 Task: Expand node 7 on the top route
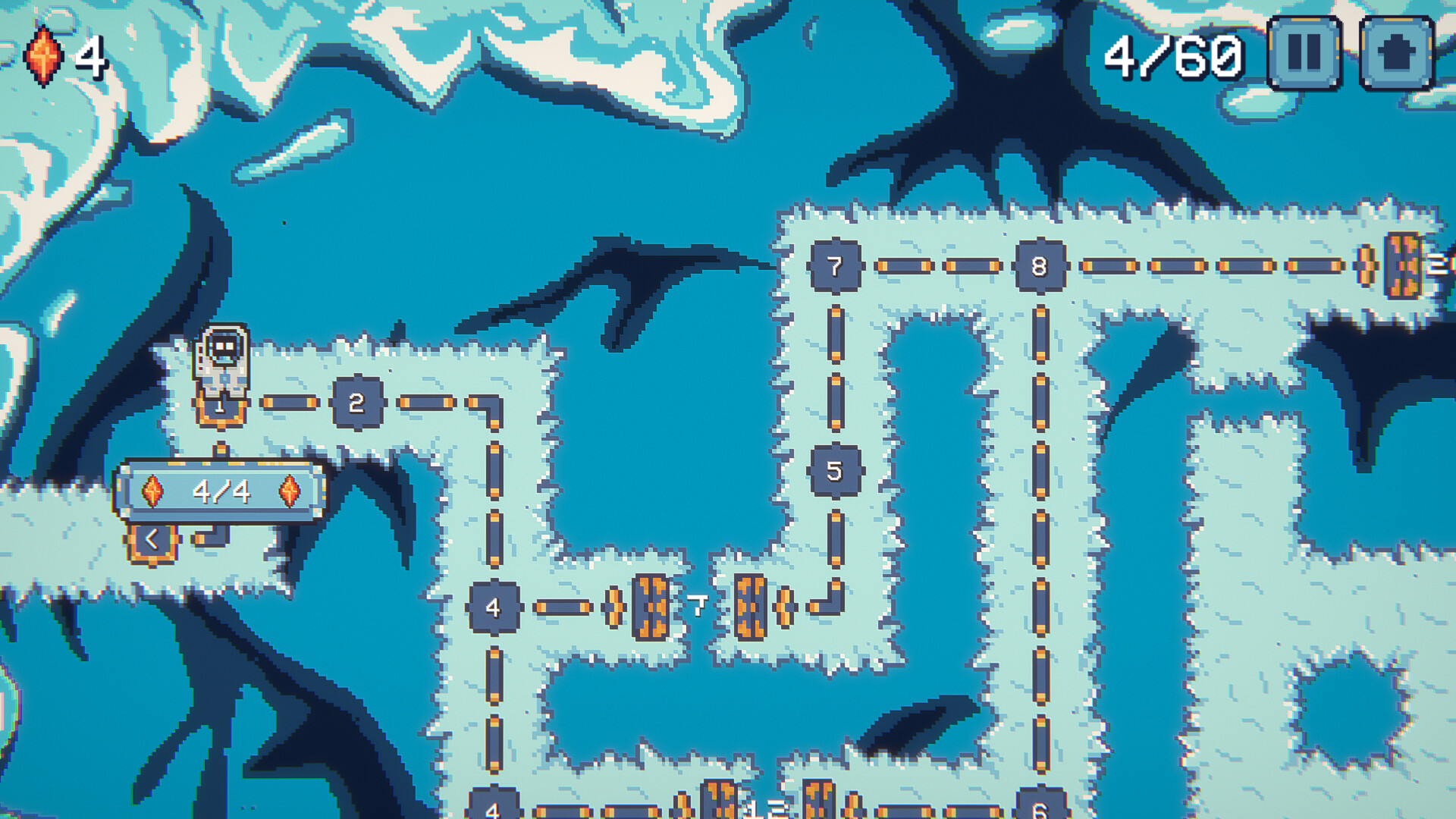click(836, 267)
